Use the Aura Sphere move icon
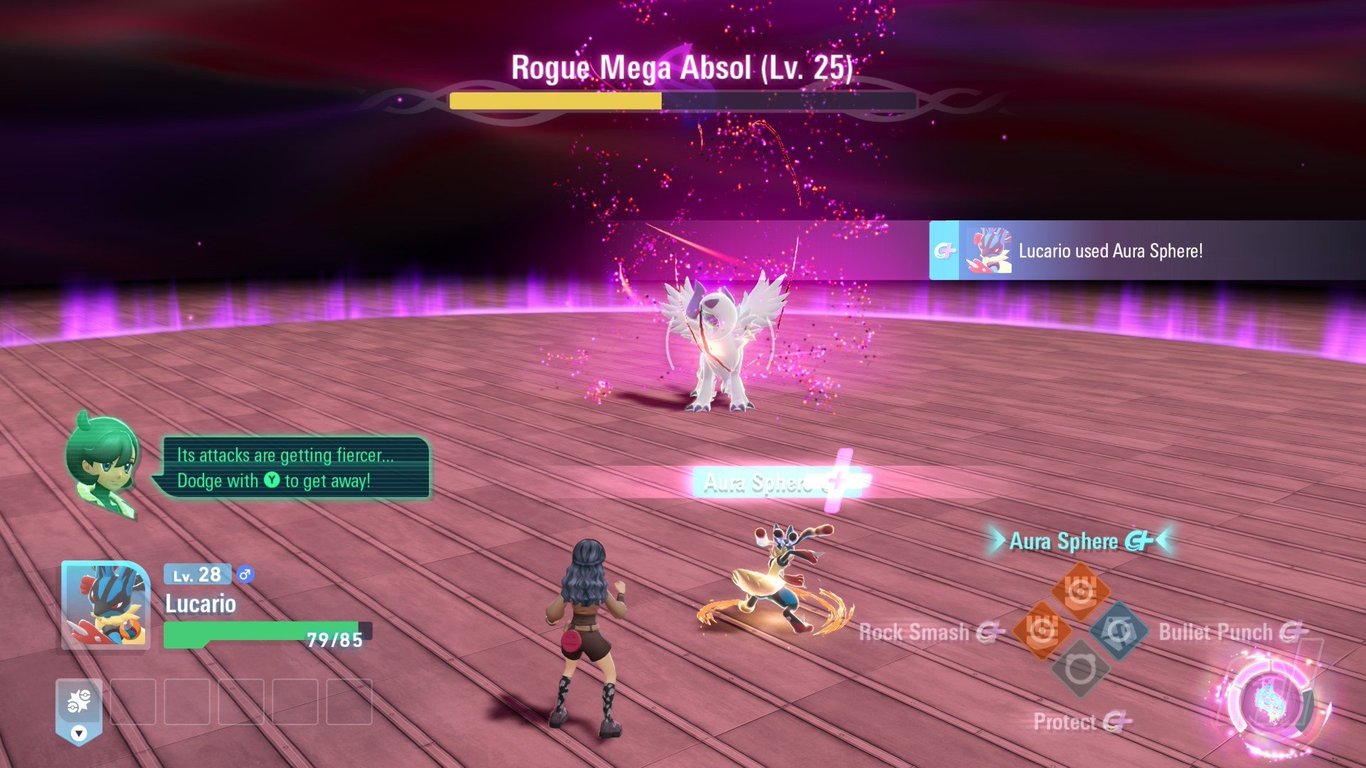This screenshot has height=768, width=1366. pyautogui.click(x=1080, y=591)
